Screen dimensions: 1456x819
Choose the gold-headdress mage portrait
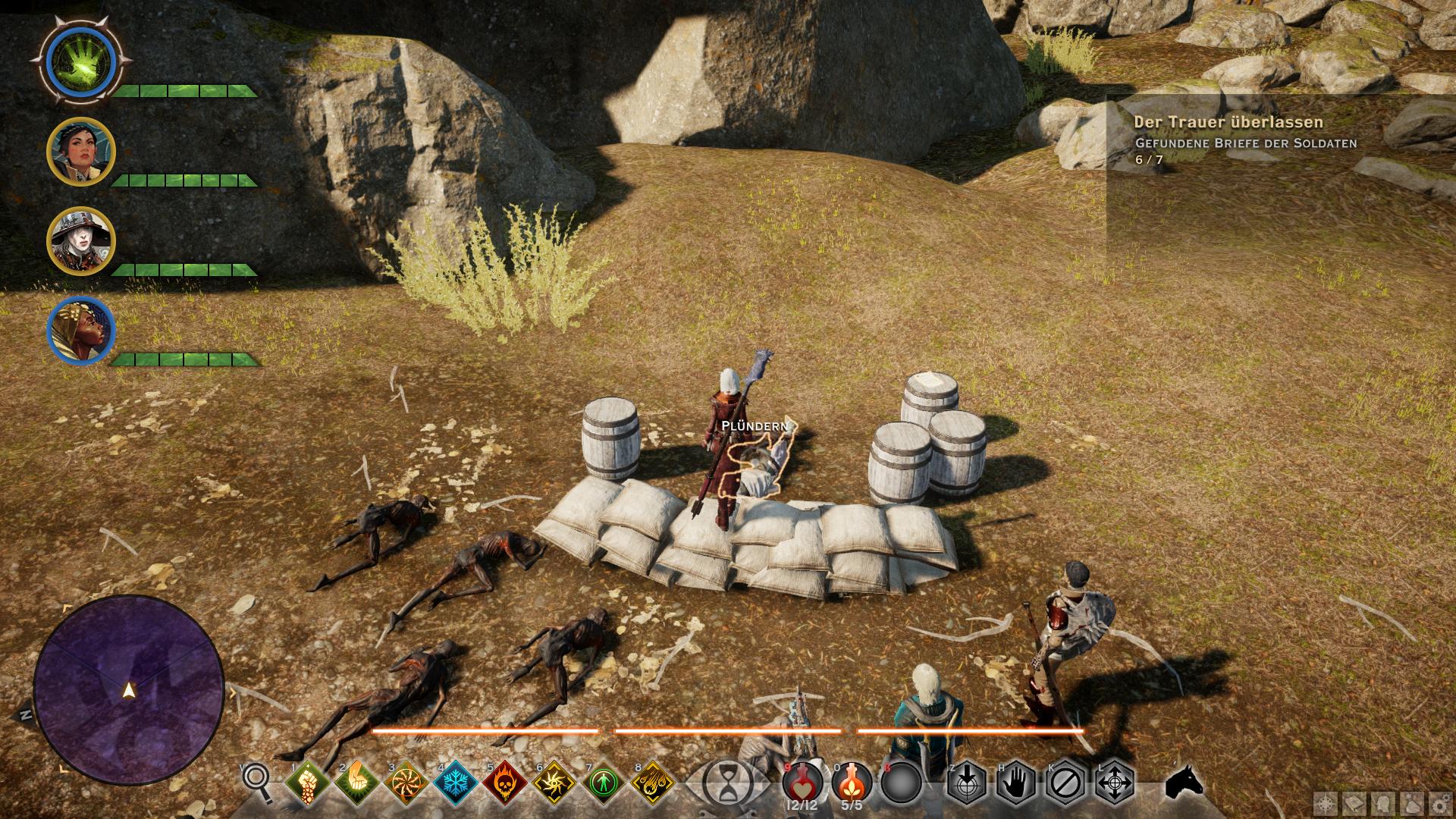tap(80, 331)
